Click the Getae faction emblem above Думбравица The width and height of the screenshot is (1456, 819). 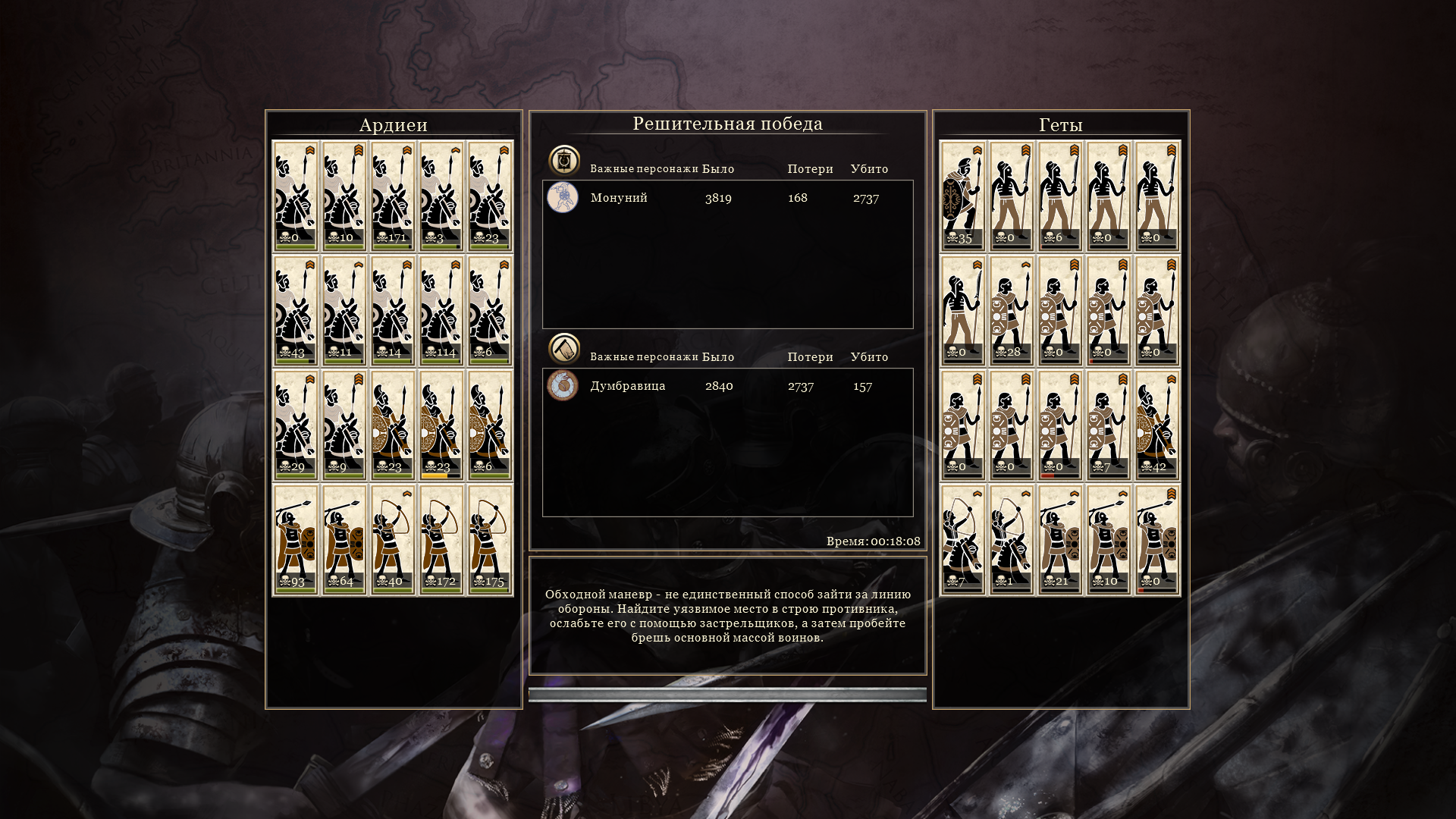tap(564, 349)
